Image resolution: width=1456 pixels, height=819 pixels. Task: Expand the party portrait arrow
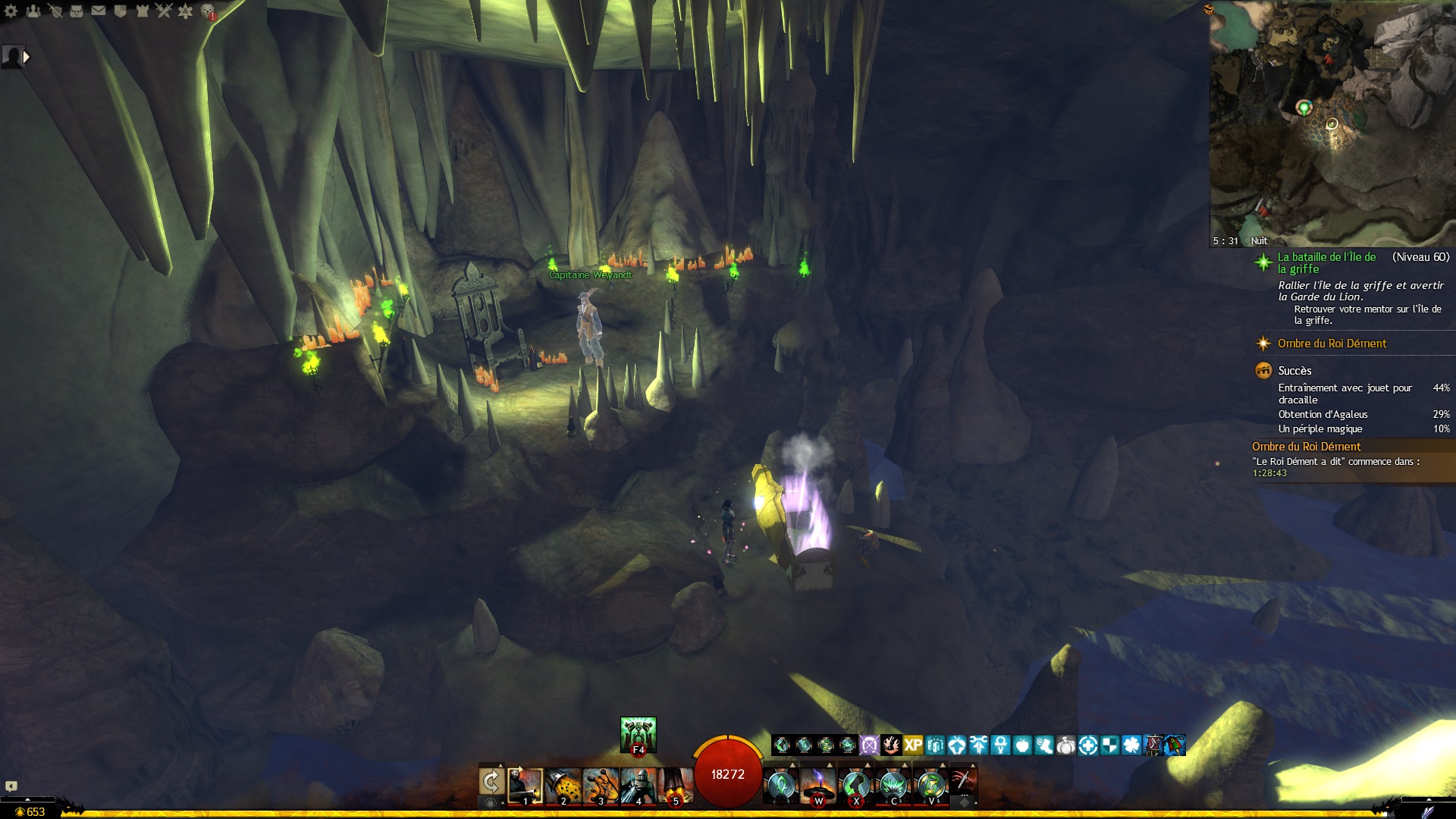tap(27, 56)
